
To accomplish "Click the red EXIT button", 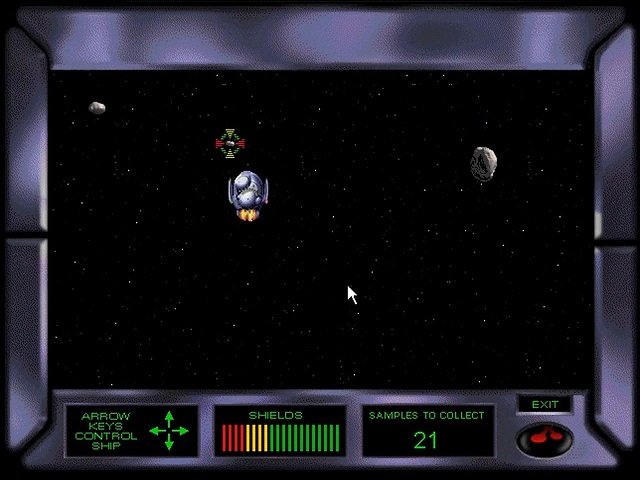I will (x=544, y=437).
